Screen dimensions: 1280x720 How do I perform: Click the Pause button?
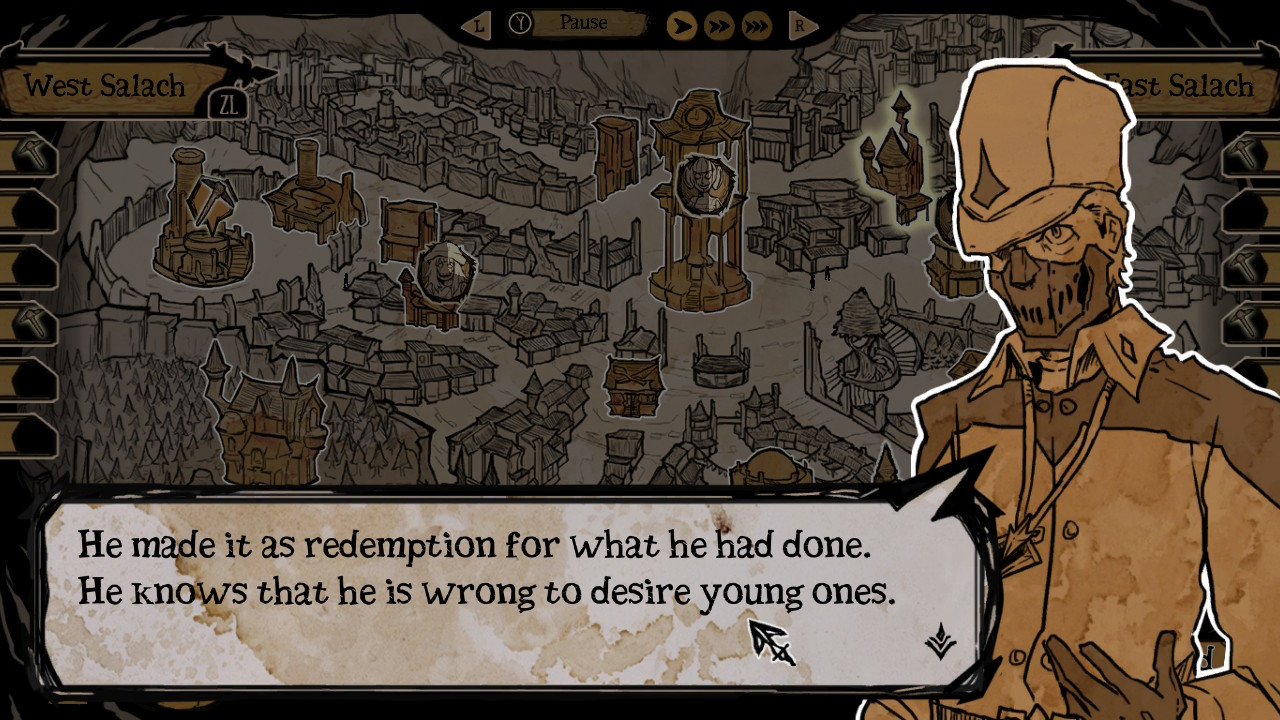[x=583, y=23]
